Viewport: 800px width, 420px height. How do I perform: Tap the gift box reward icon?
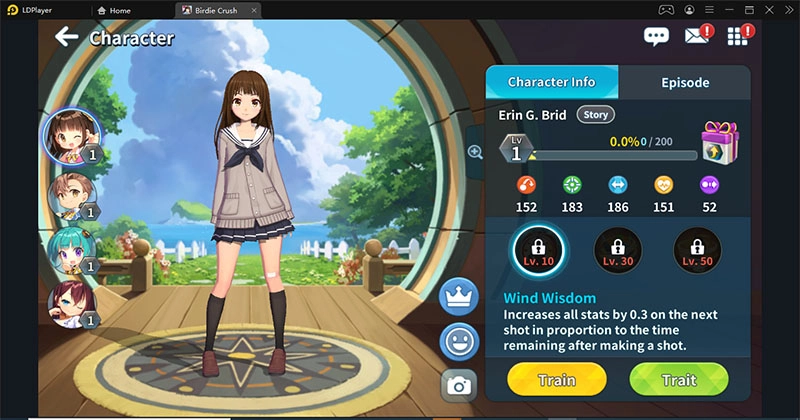(718, 143)
